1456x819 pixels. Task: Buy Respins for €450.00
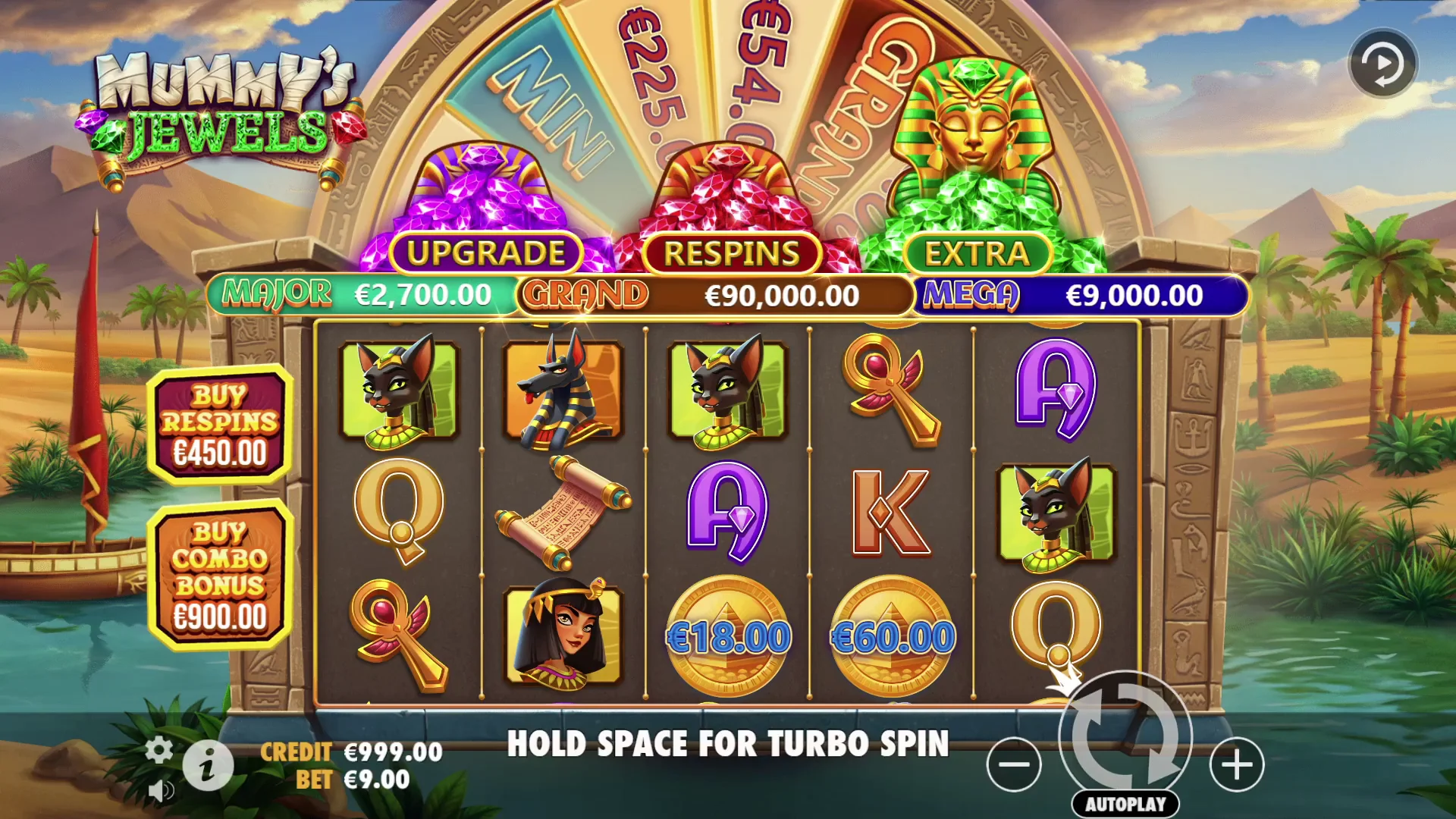click(220, 425)
